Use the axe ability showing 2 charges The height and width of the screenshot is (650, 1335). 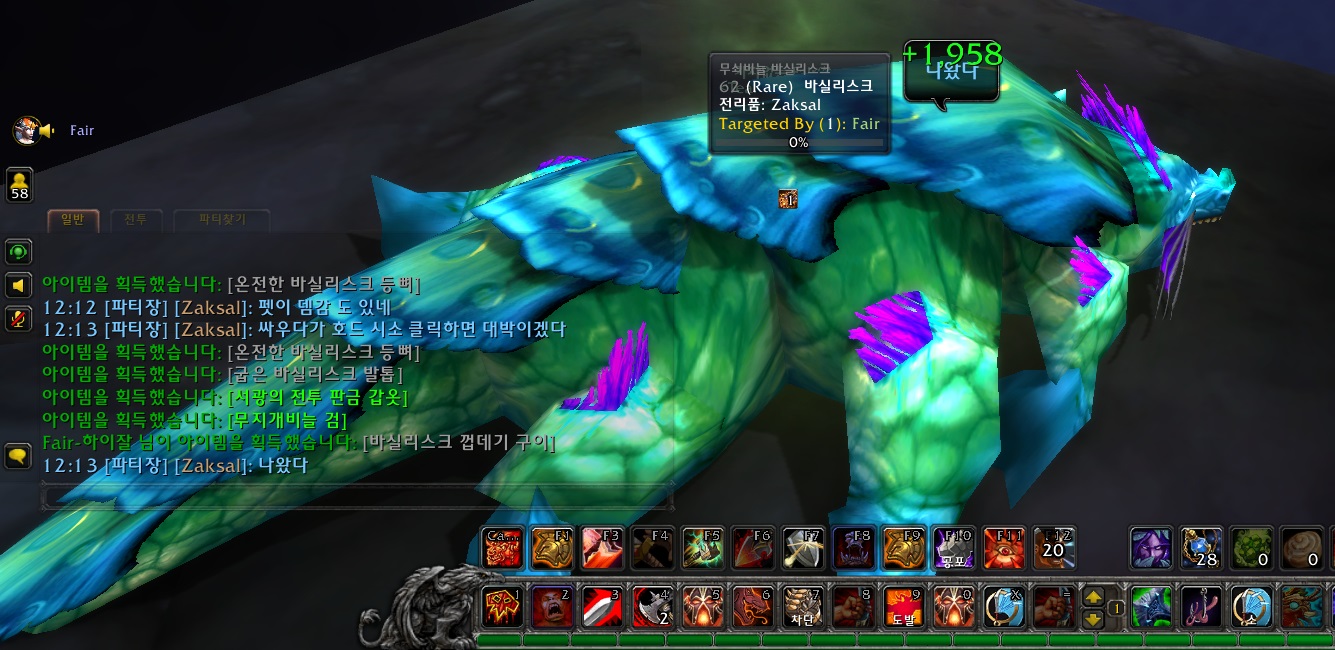tap(650, 607)
